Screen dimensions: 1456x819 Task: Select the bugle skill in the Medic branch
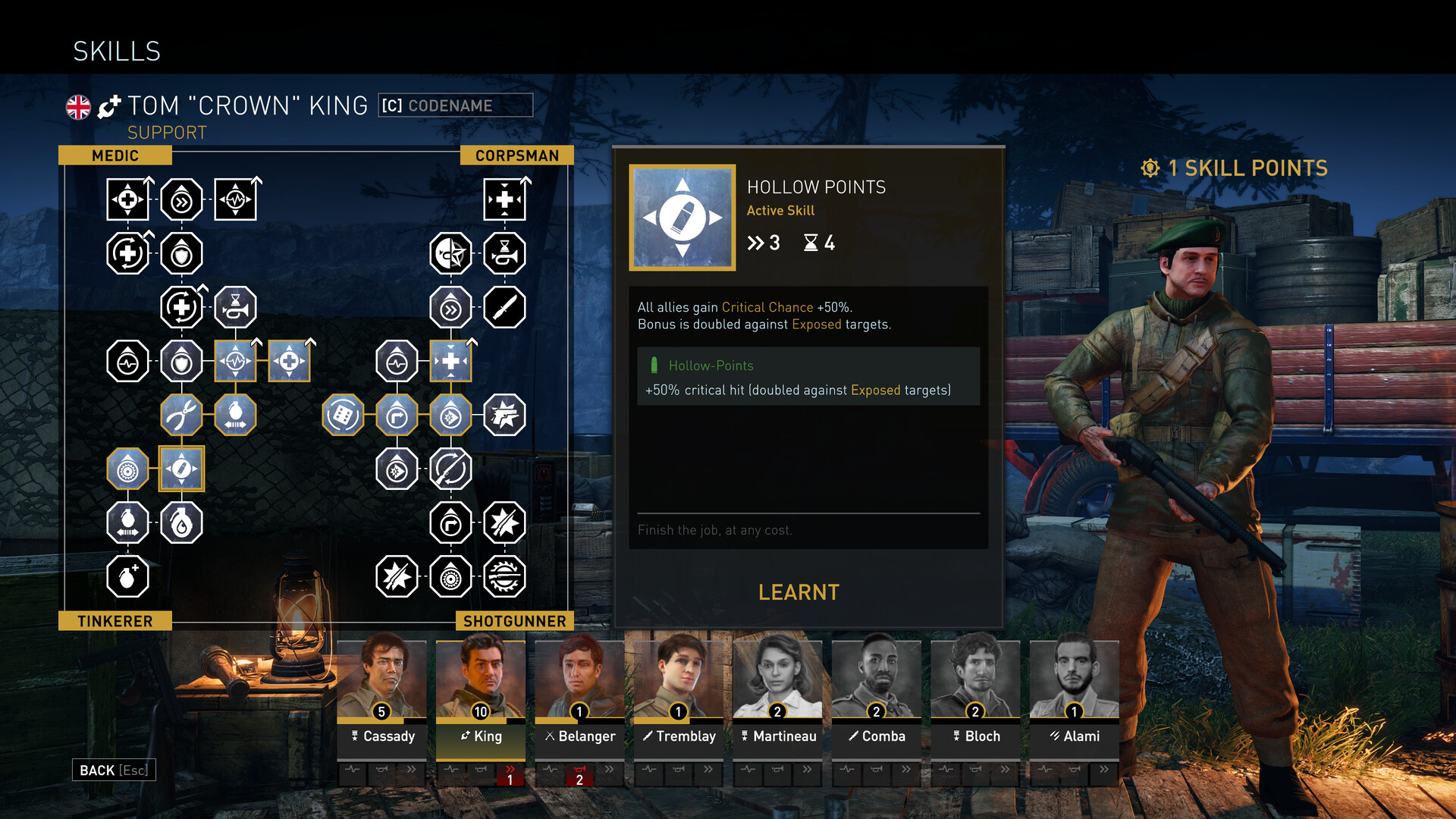(235, 308)
